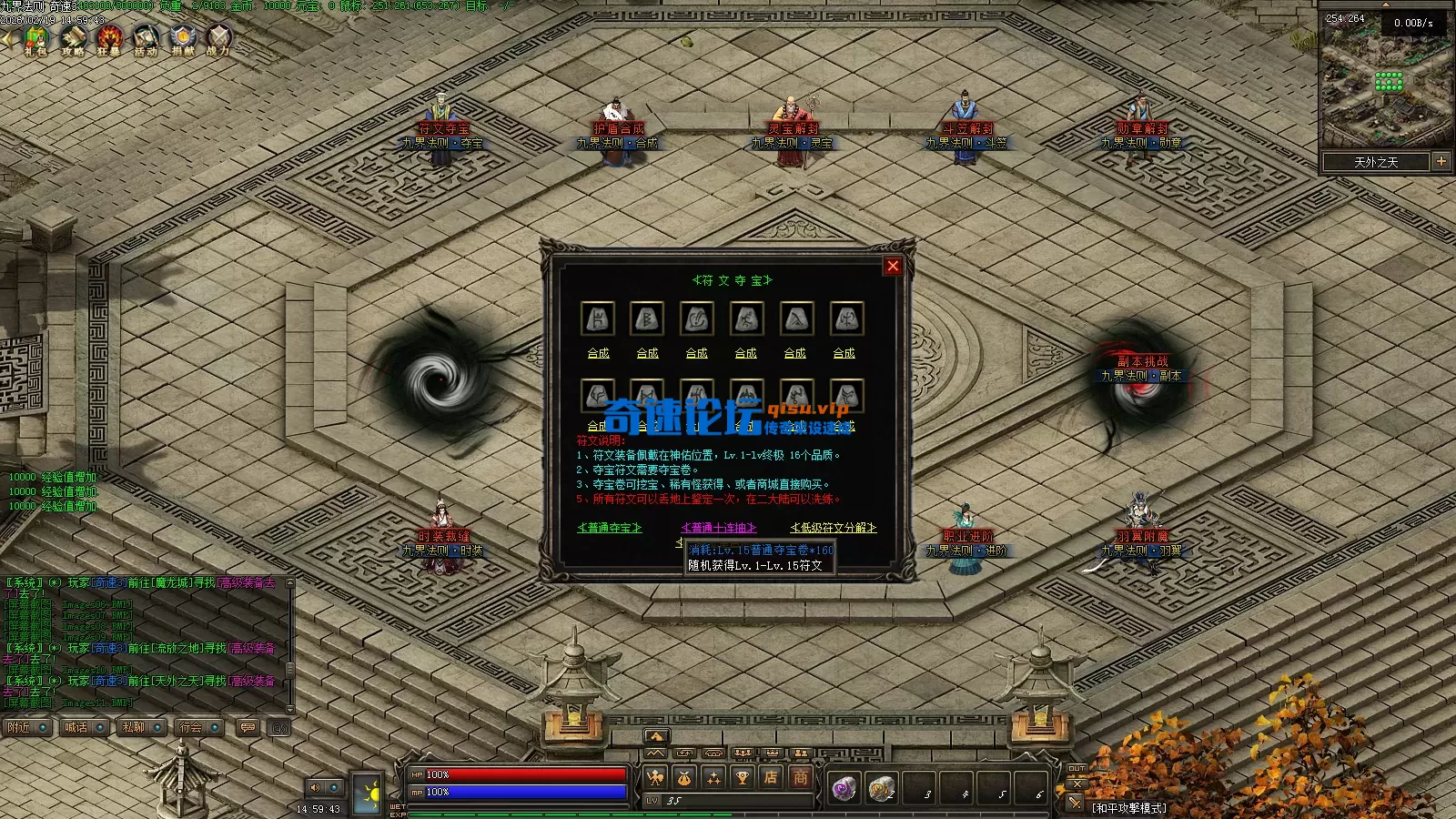Open the 攻略 guide scroll icon

point(73,40)
